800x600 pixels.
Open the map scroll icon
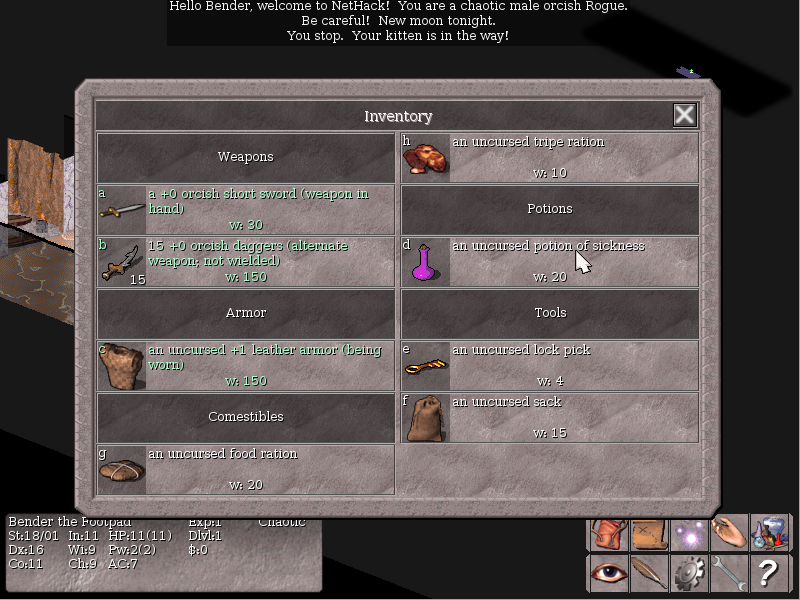point(648,534)
